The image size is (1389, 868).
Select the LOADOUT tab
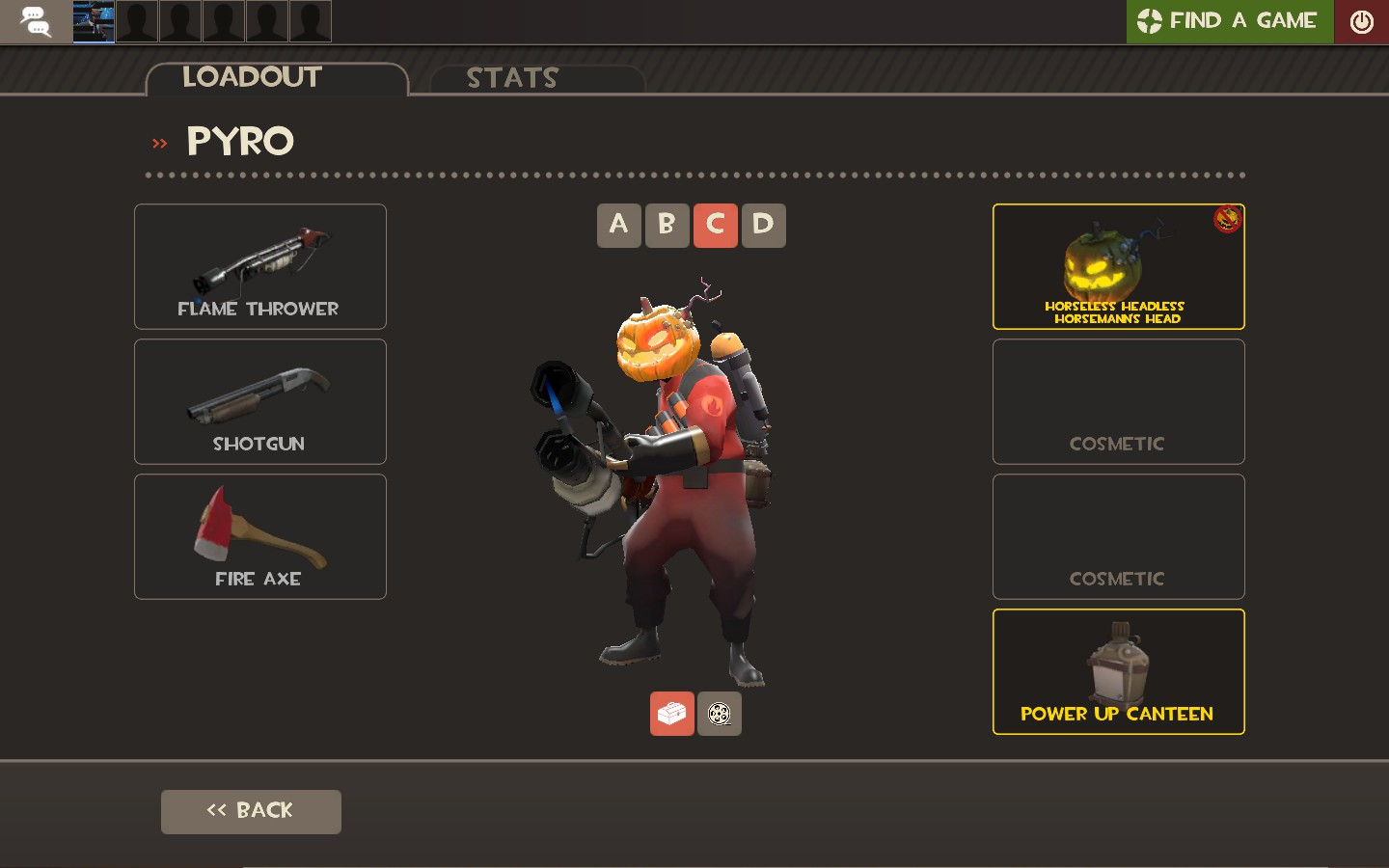pyautogui.click(x=253, y=77)
